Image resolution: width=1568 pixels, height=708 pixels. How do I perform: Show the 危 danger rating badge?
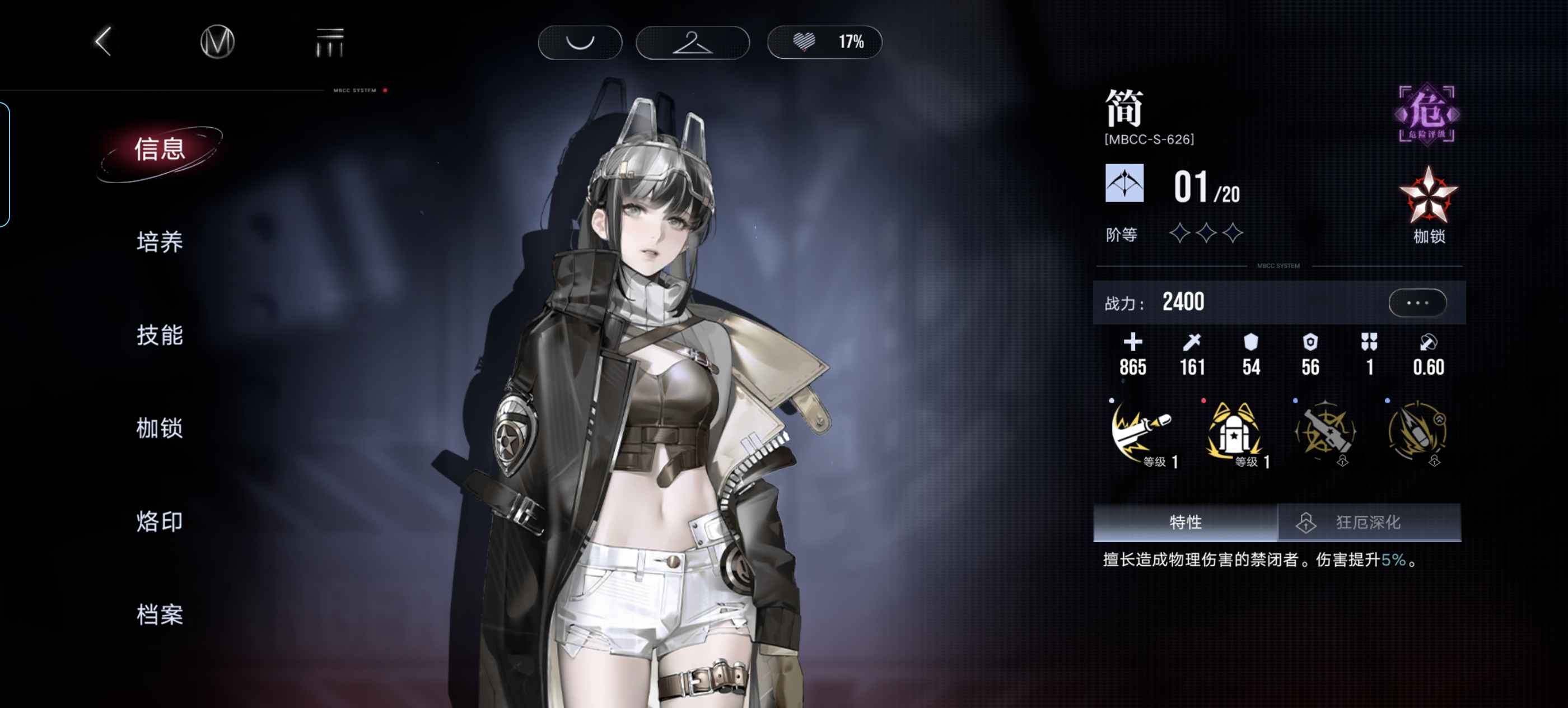click(x=1426, y=114)
